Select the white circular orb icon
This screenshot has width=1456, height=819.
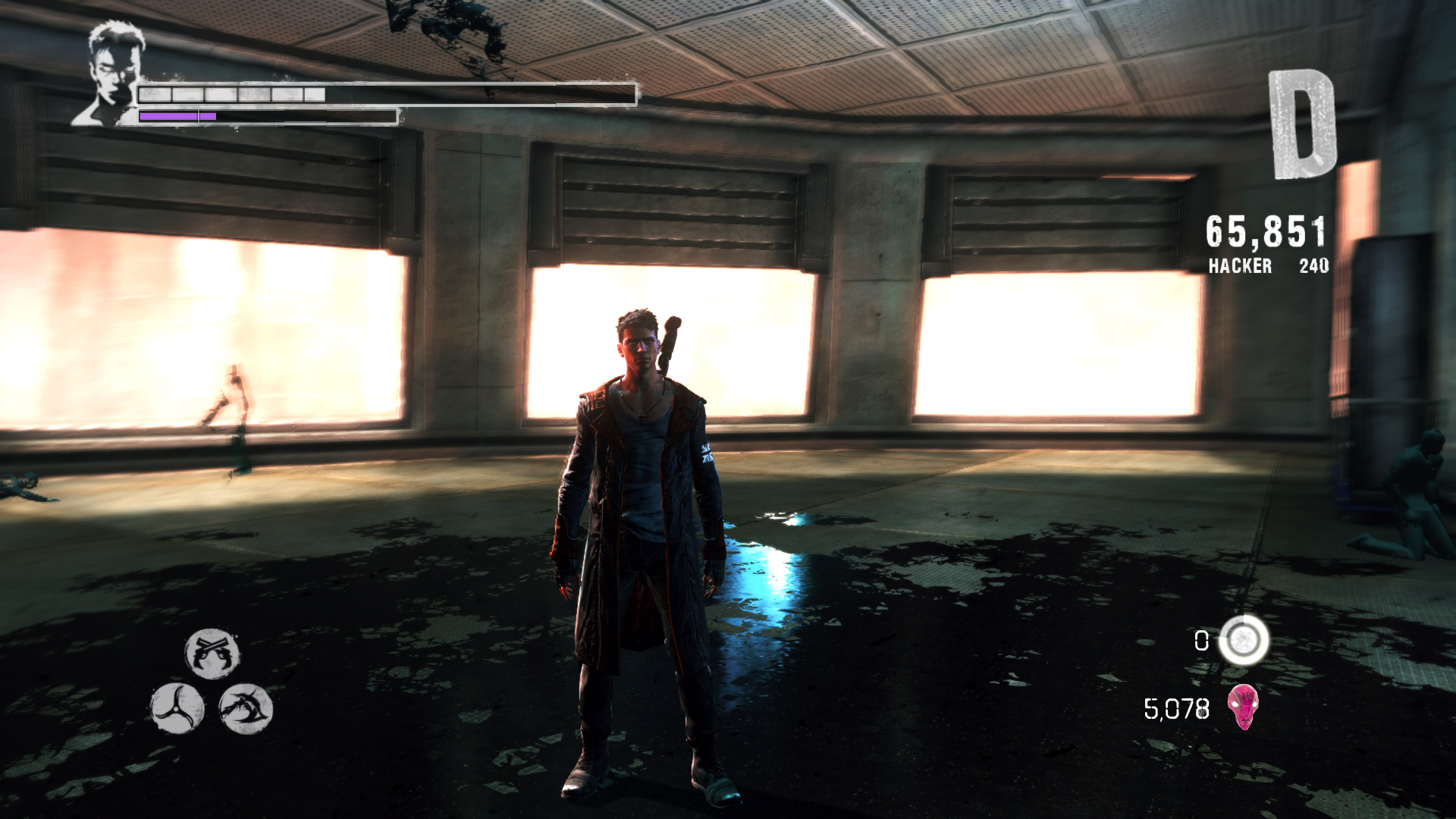pyautogui.click(x=1243, y=641)
